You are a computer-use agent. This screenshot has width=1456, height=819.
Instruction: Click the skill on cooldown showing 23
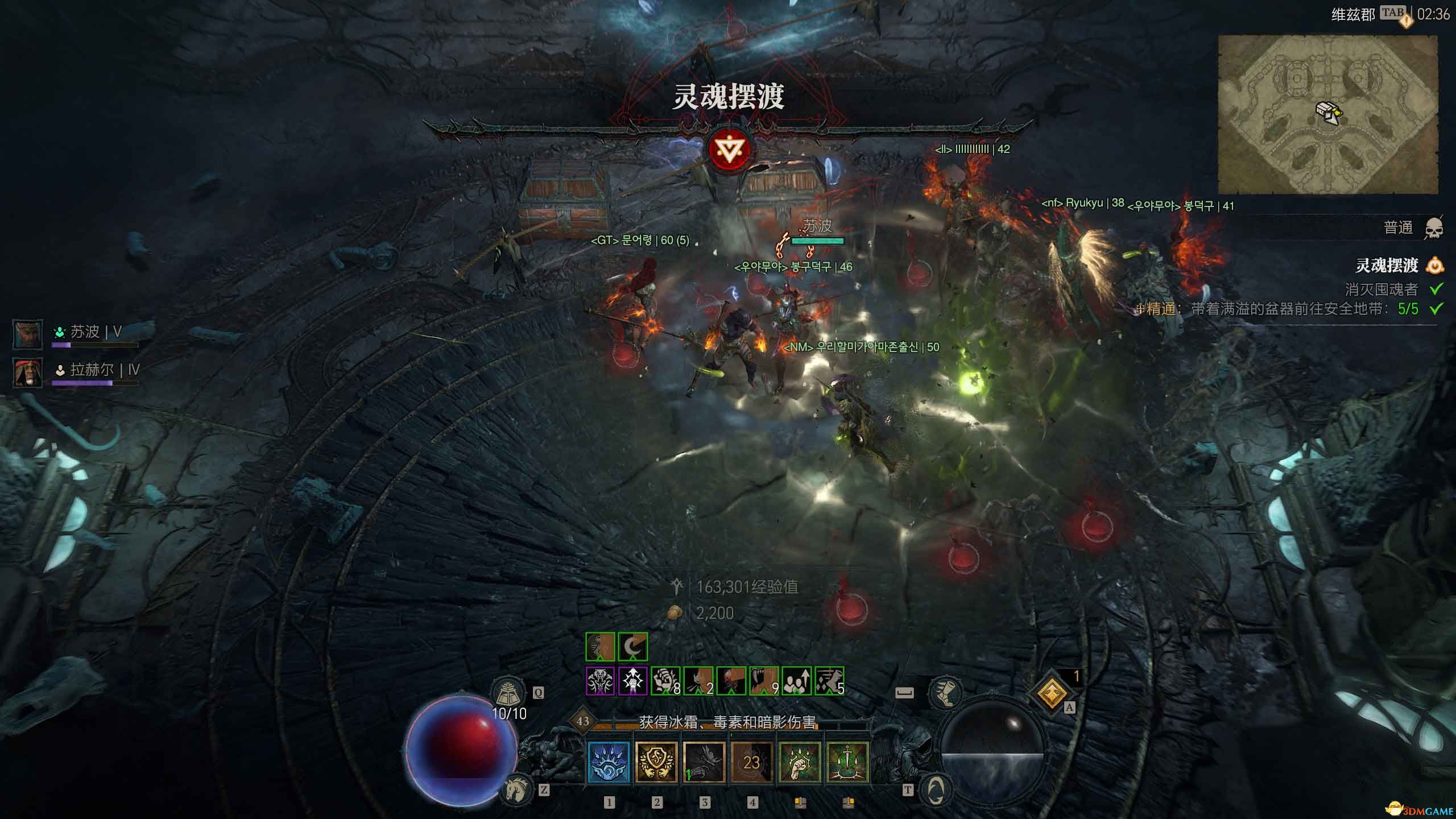752,762
